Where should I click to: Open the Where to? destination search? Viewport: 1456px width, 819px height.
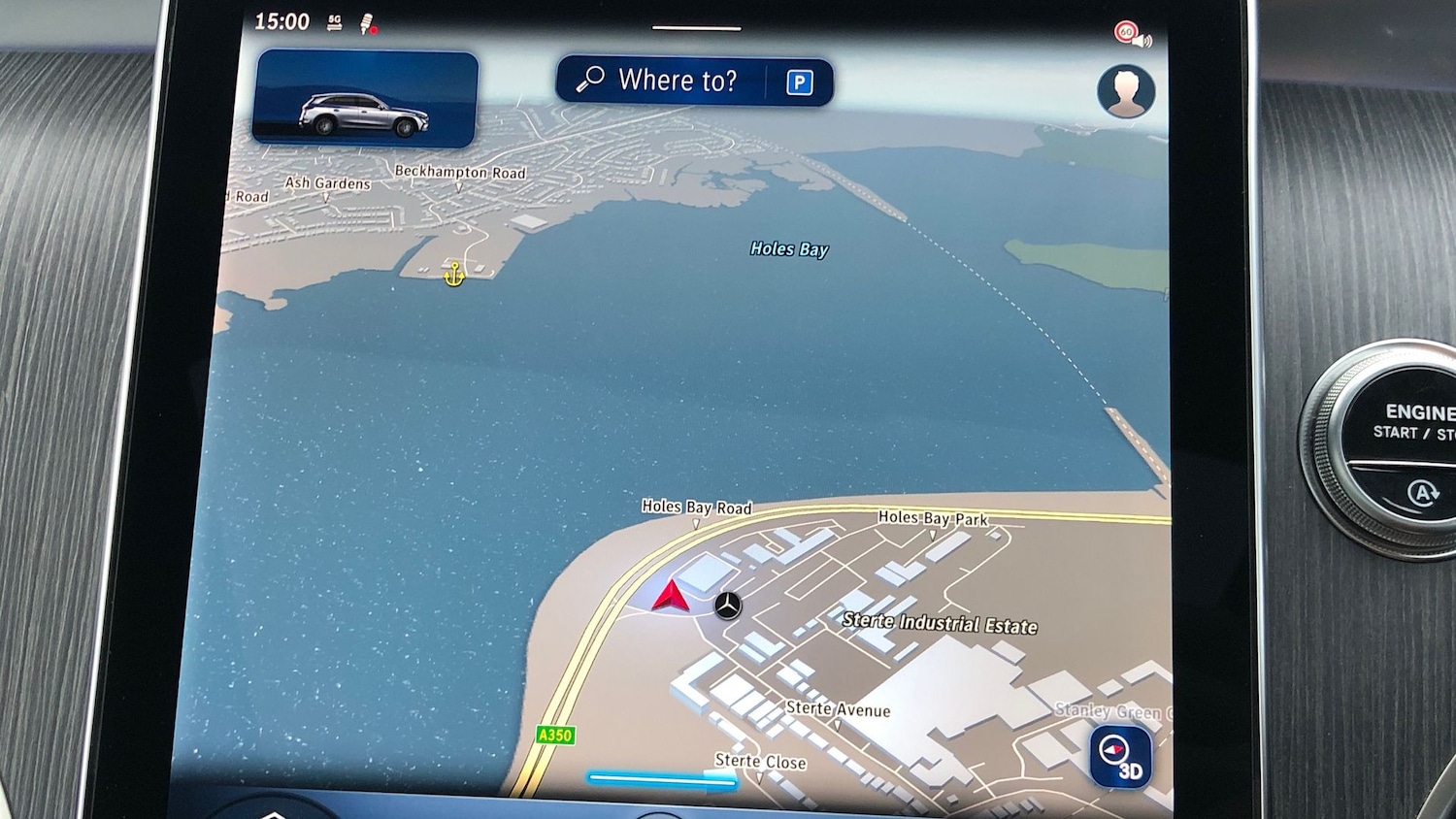pos(662,81)
